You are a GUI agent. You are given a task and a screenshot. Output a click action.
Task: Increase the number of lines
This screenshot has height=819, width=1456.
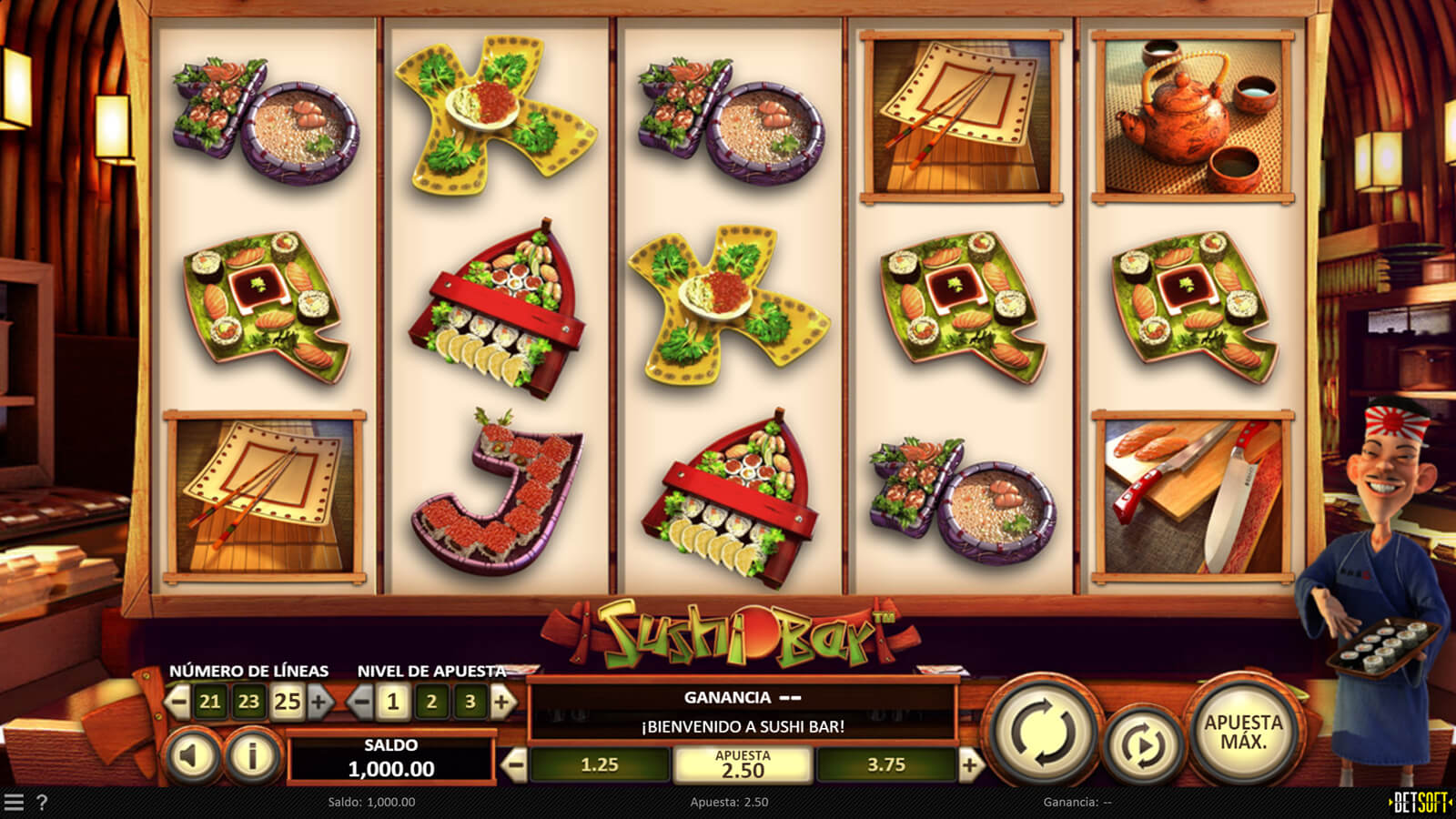pyautogui.click(x=319, y=702)
